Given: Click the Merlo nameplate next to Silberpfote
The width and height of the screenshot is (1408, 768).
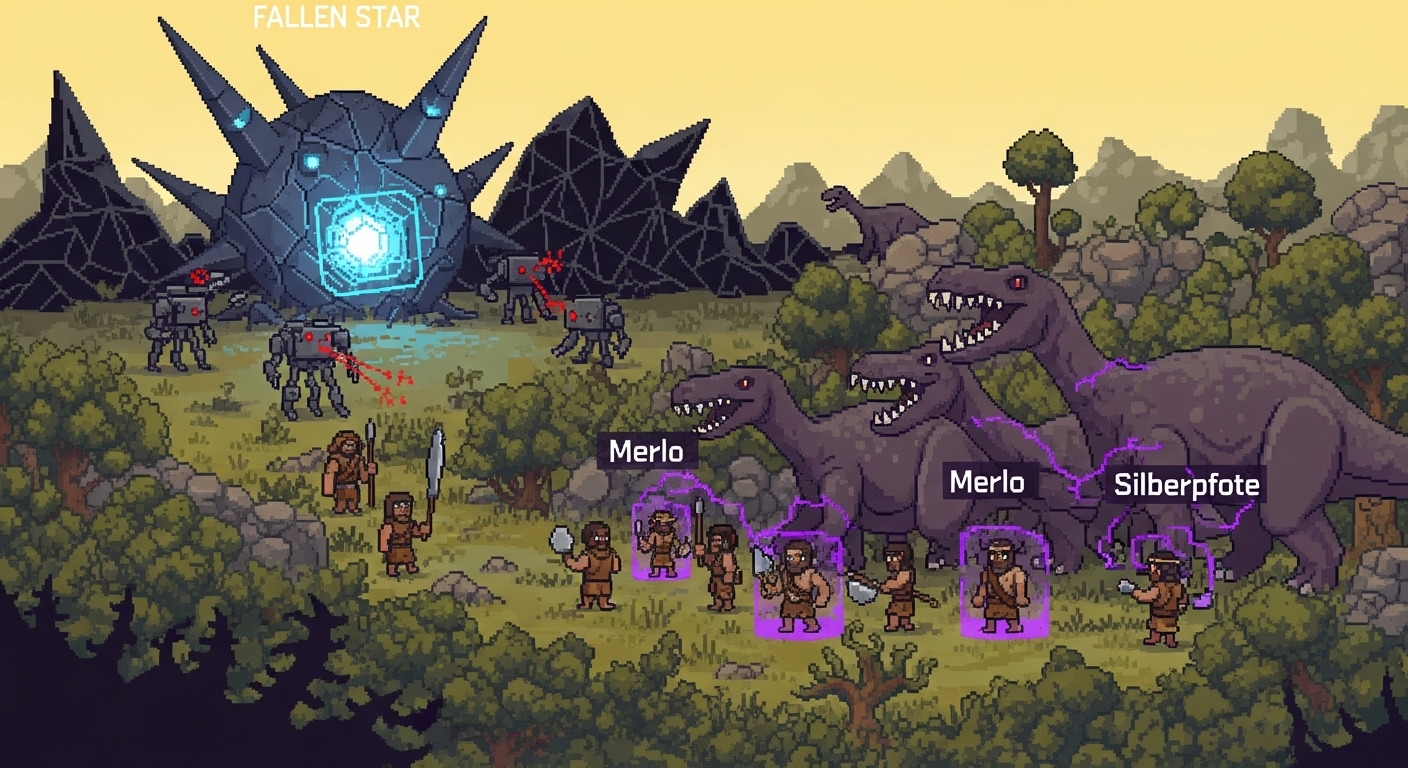Looking at the screenshot, I should coord(986,483).
